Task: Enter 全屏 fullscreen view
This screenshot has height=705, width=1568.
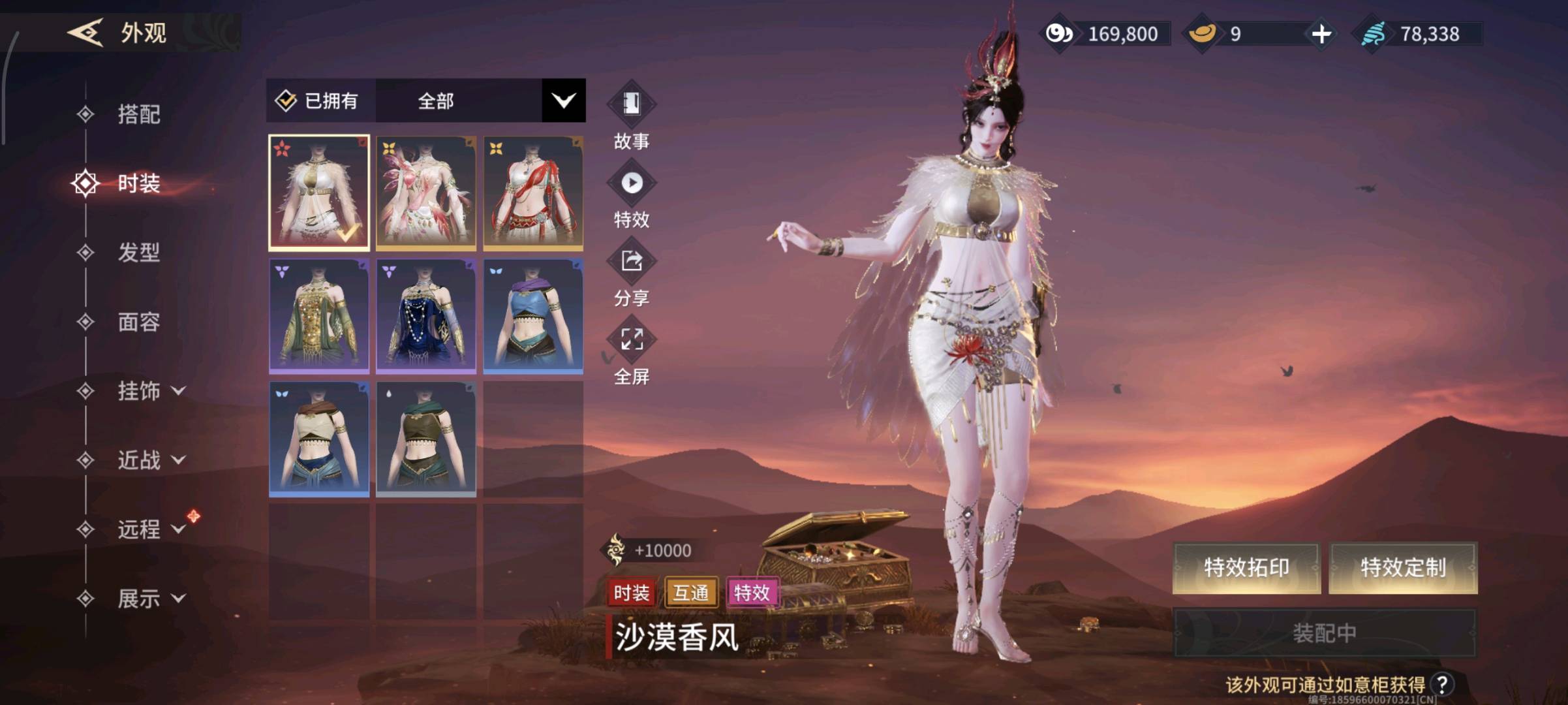Action: point(631,340)
